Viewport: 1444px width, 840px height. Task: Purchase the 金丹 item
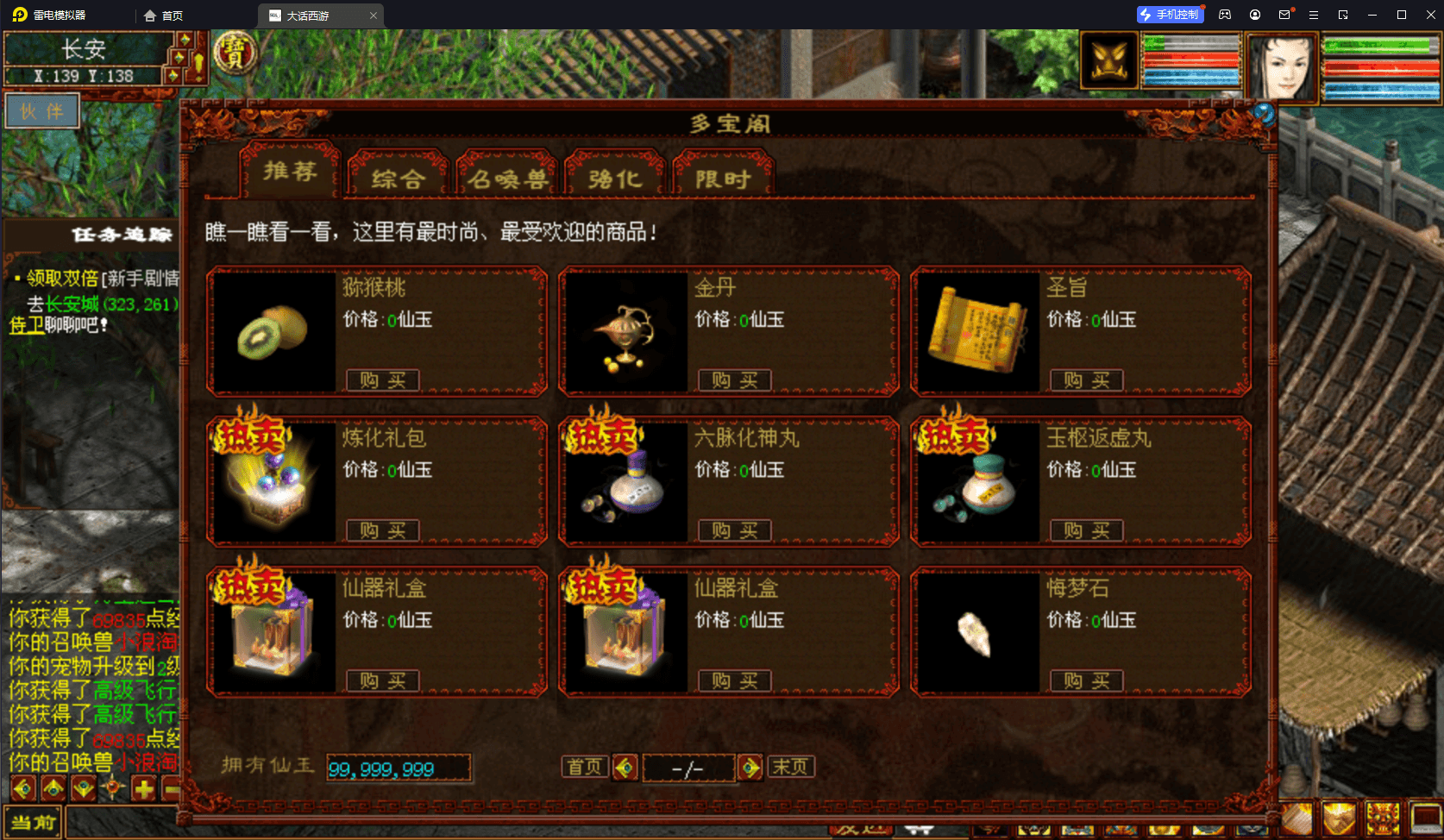coord(734,380)
